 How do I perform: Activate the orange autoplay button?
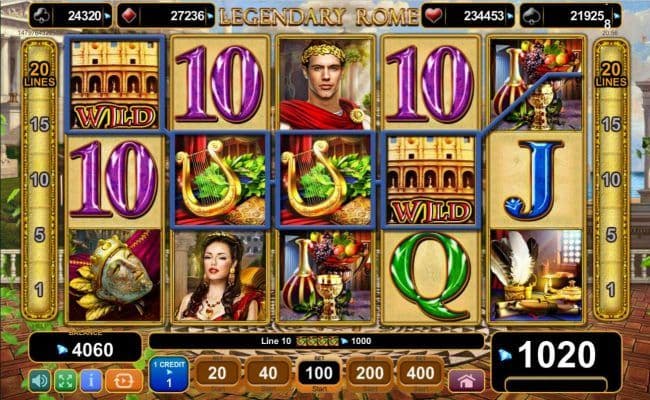(121, 380)
